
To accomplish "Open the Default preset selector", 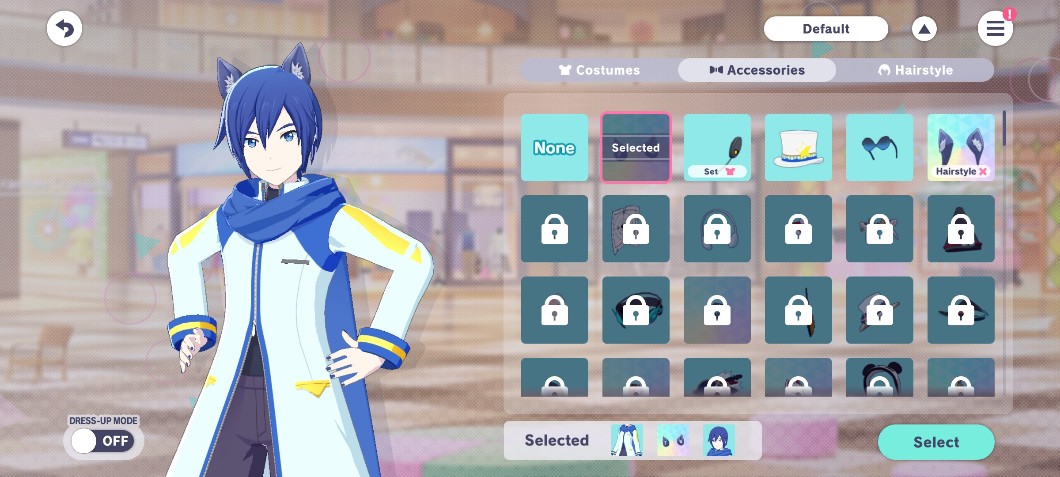I will pyautogui.click(x=825, y=29).
